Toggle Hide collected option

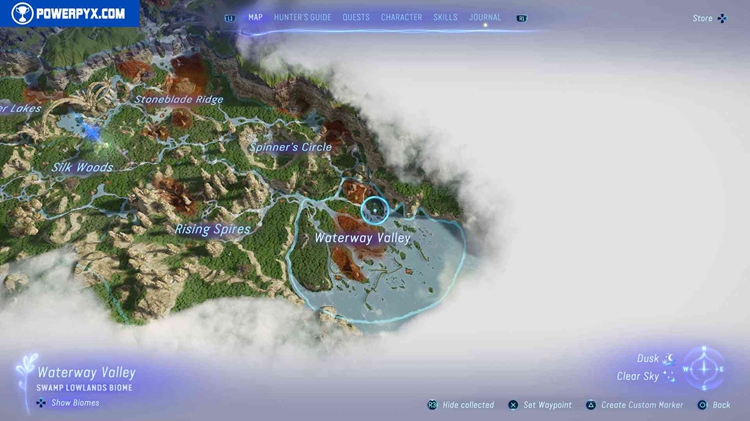[461, 405]
